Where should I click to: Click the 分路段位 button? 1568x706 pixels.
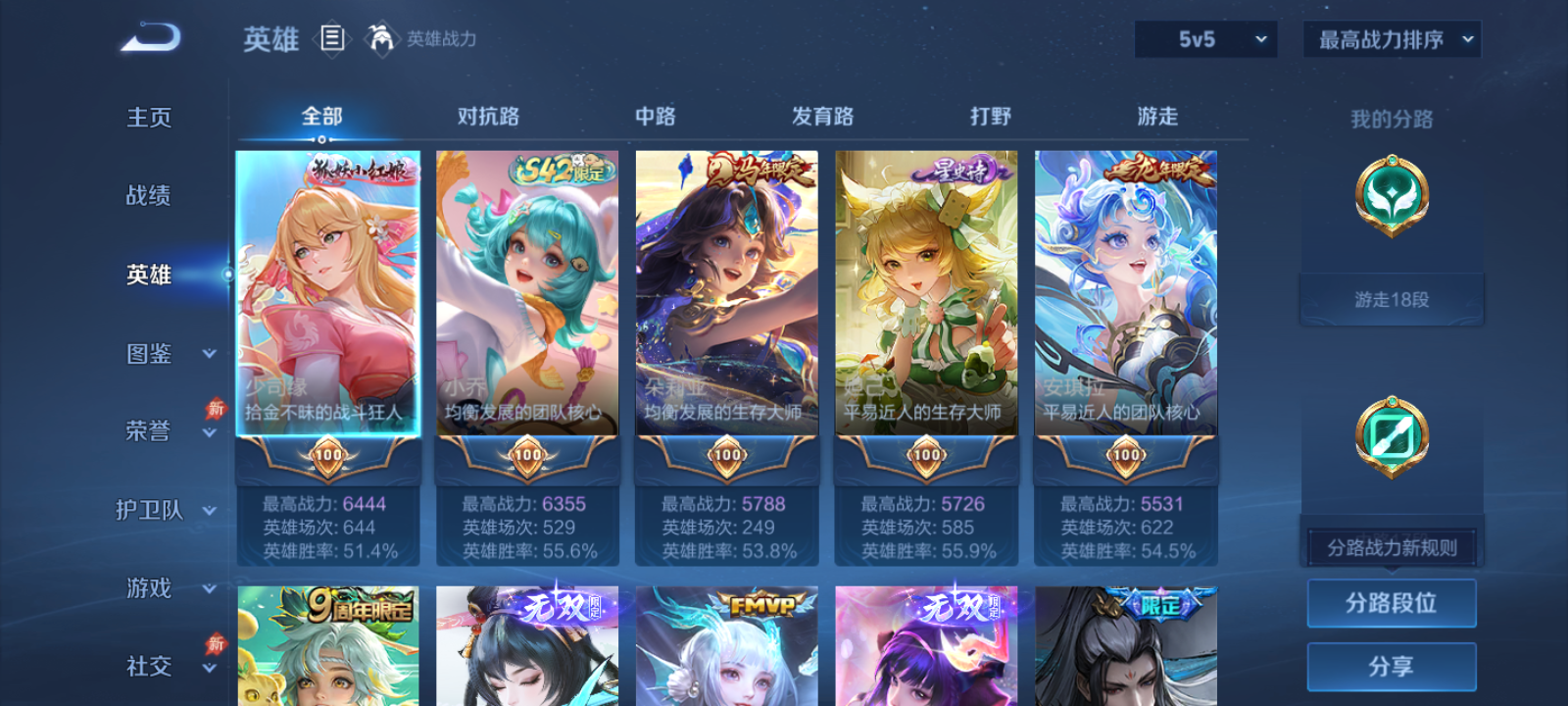(x=1393, y=602)
